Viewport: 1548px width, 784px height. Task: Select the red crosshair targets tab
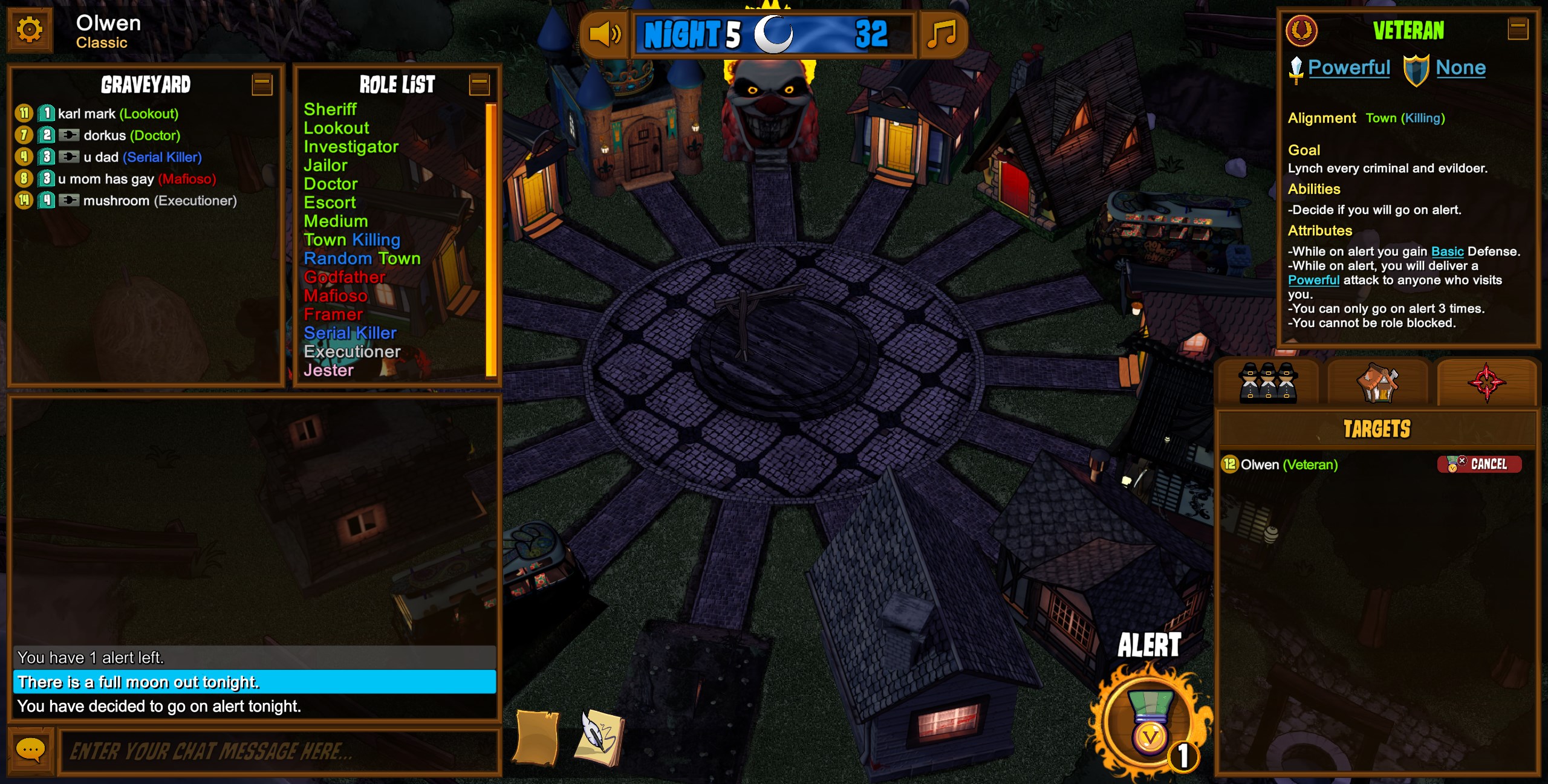click(x=1486, y=383)
